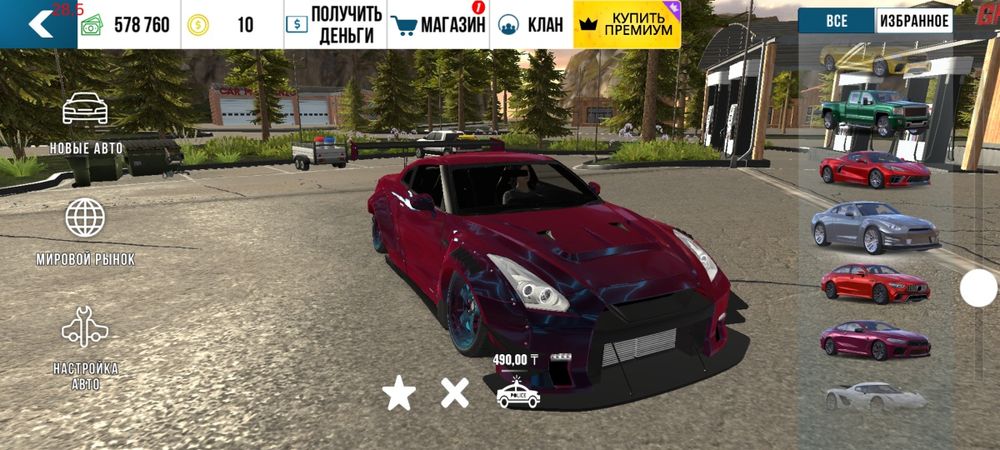The height and width of the screenshot is (450, 1000).
Task: Pick the red sedan thumbnail
Action: [x=875, y=283]
